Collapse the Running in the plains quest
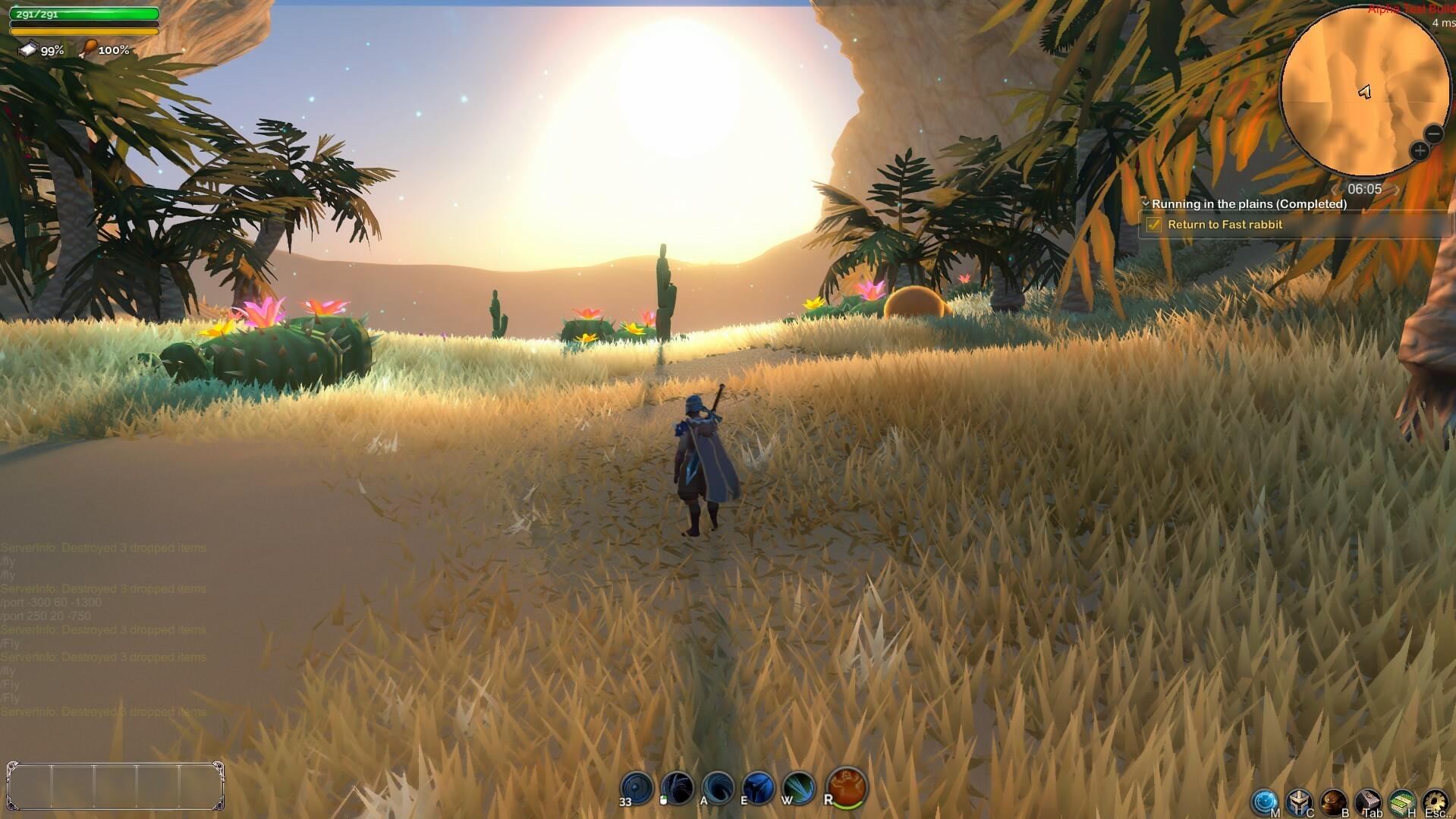 click(1146, 203)
